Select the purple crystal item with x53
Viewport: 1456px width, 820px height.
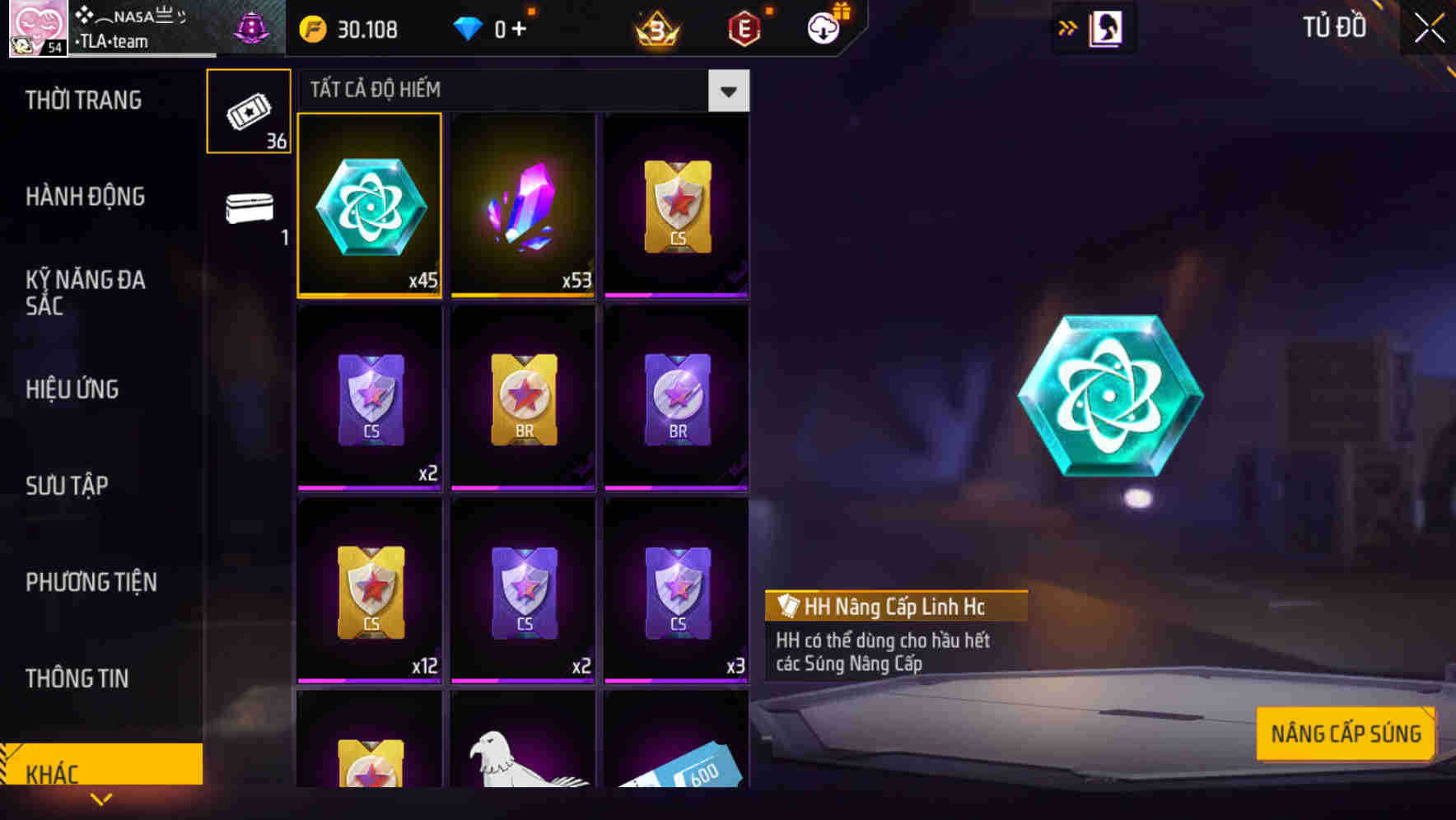point(522,206)
